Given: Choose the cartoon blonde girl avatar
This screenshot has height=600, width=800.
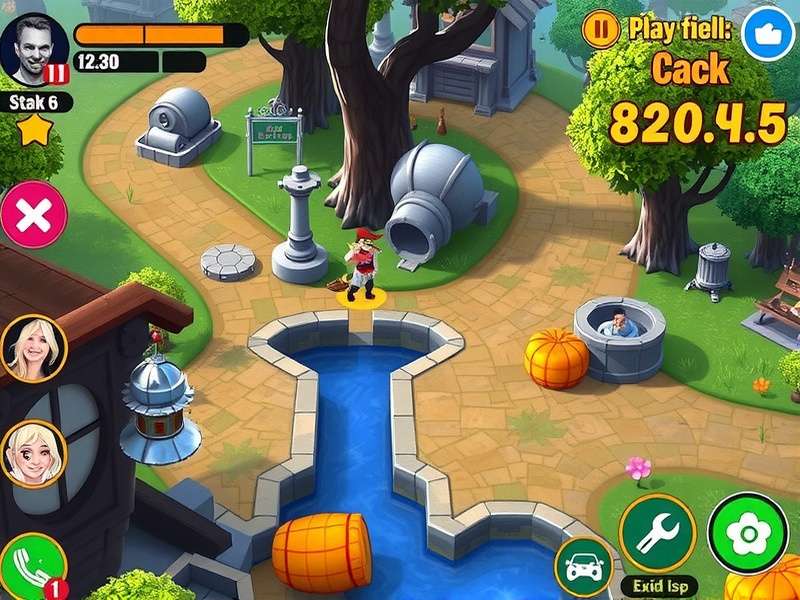Looking at the screenshot, I should tap(33, 453).
